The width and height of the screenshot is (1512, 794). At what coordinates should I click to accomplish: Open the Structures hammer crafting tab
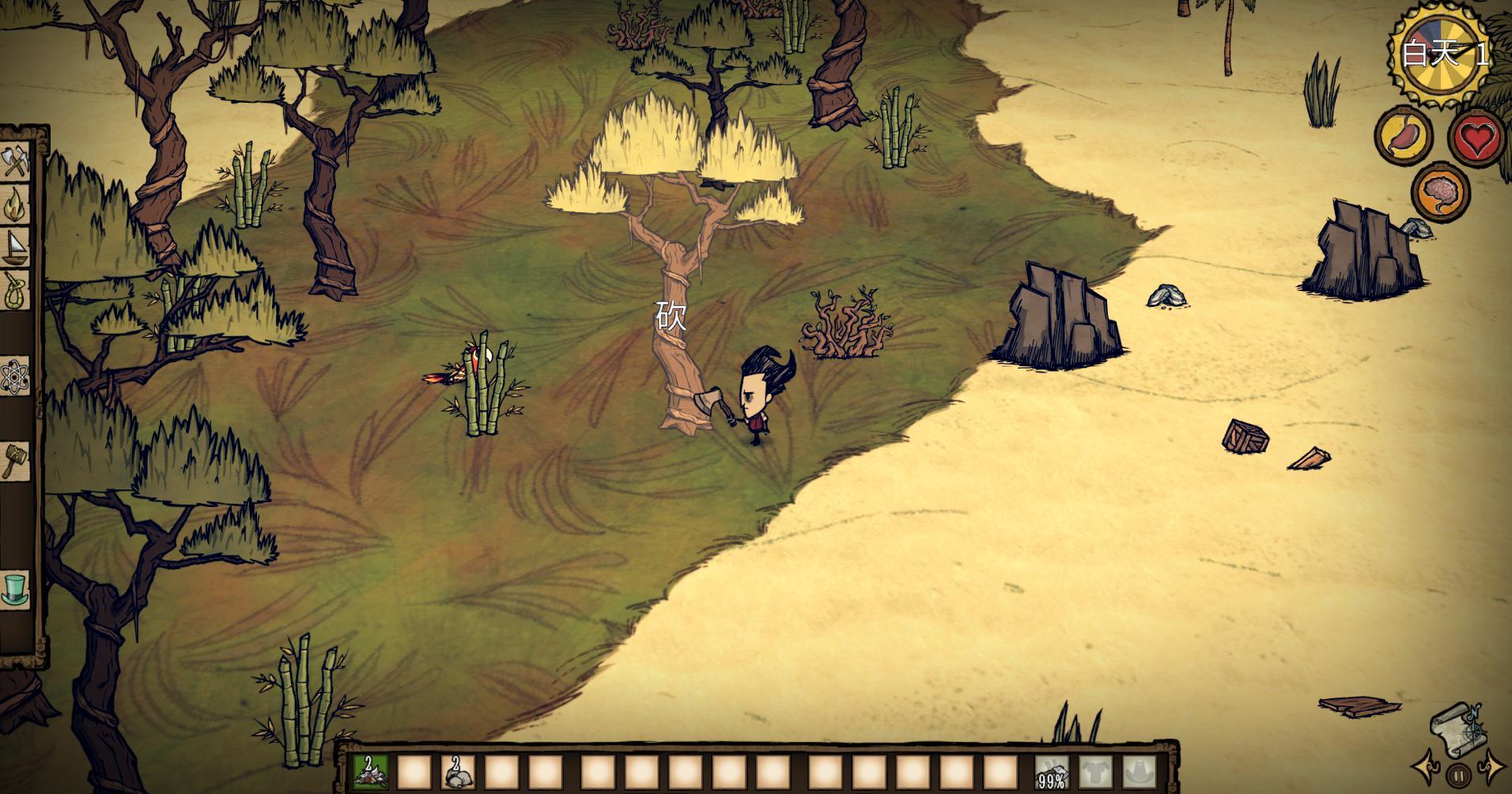tap(16, 459)
